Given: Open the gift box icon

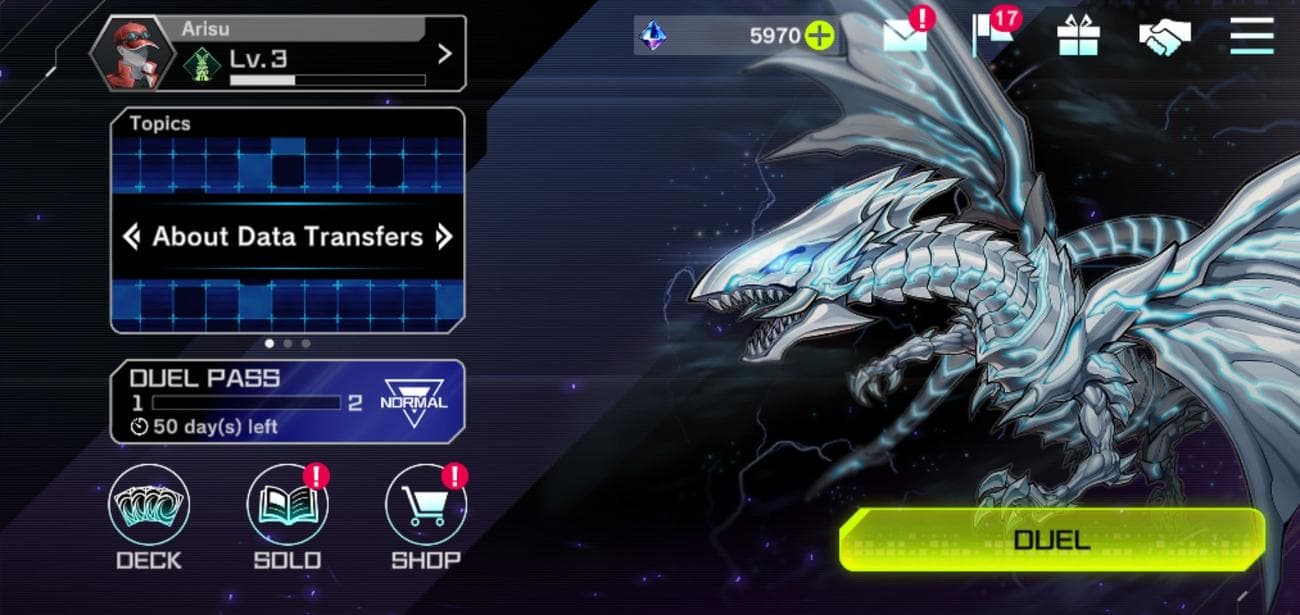Looking at the screenshot, I should coord(1078,37).
